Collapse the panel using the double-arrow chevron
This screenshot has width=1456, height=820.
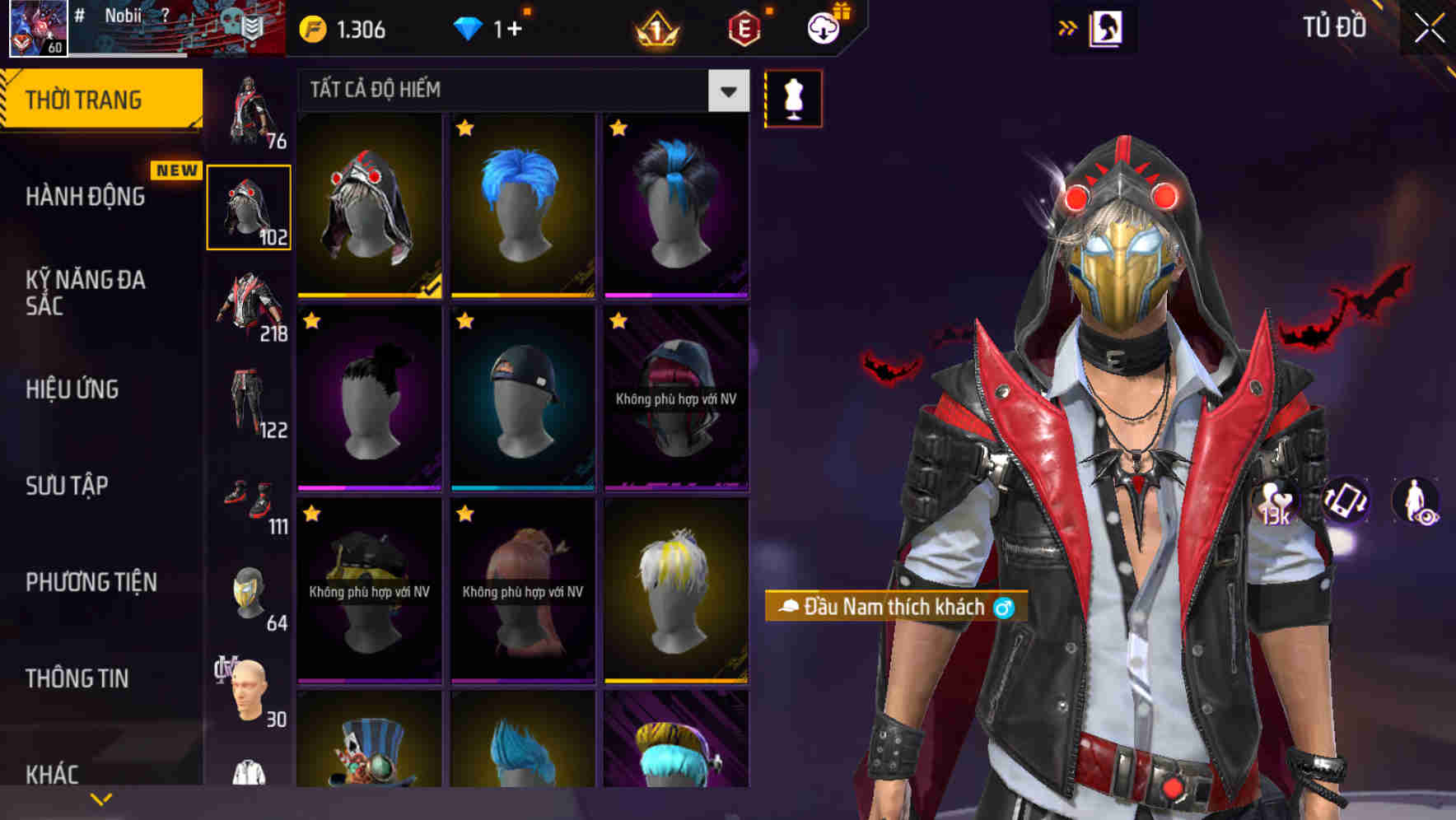click(1067, 27)
